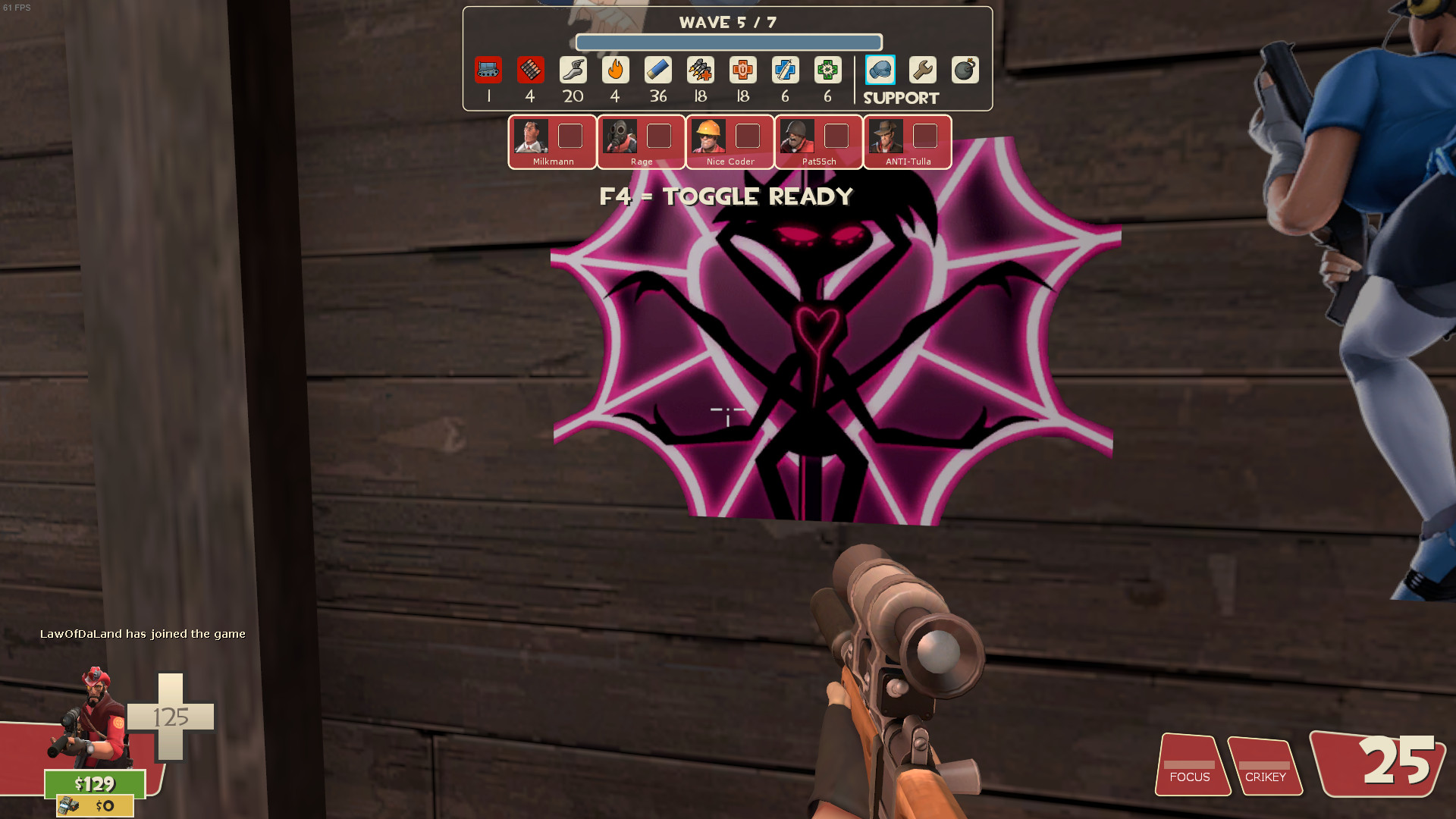
Task: Select Nice Coder's player panel
Action: (730, 142)
